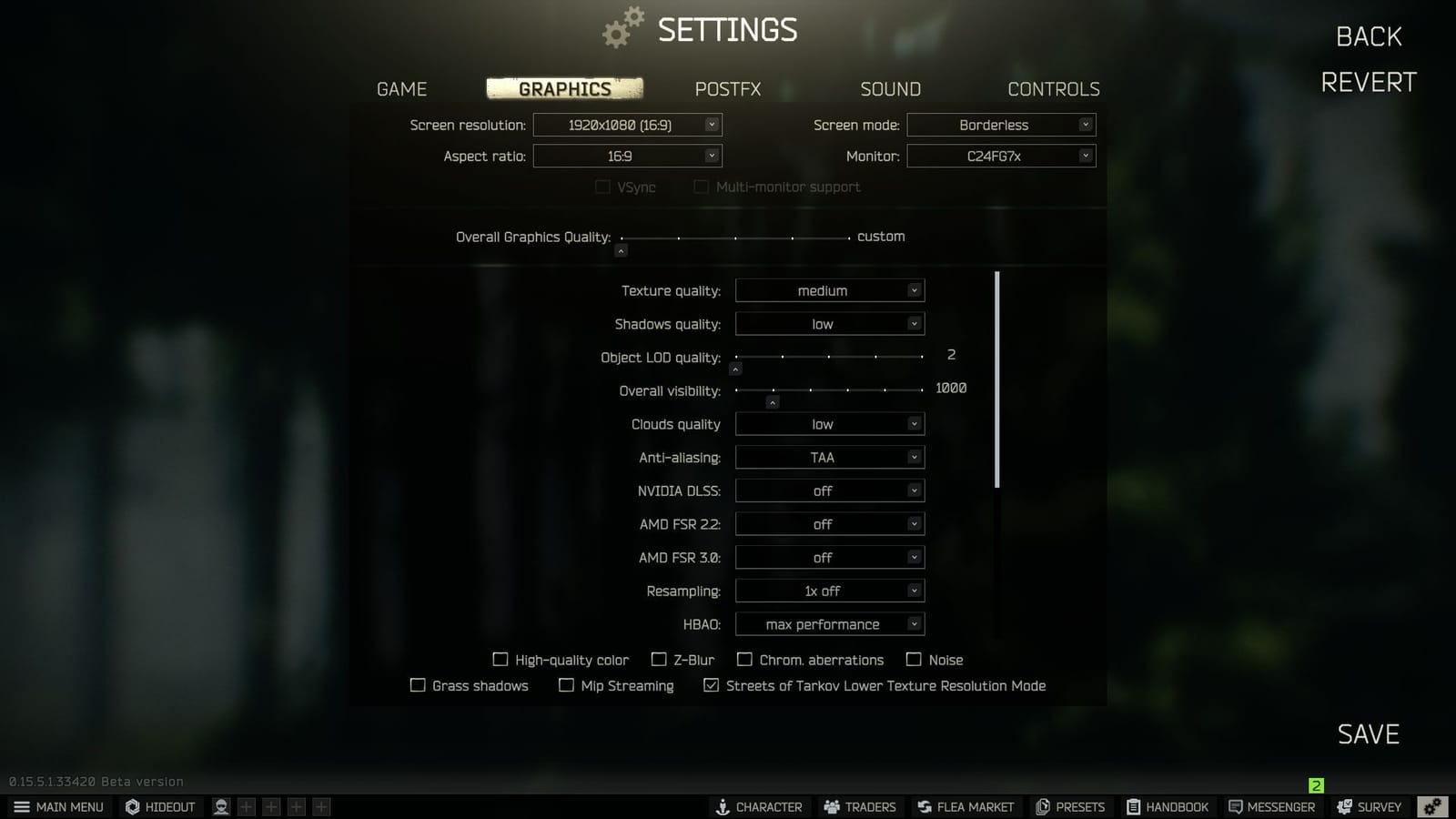Viewport: 1456px width, 819px height.
Task: Switch to the POSTFX tab
Action: (x=727, y=88)
